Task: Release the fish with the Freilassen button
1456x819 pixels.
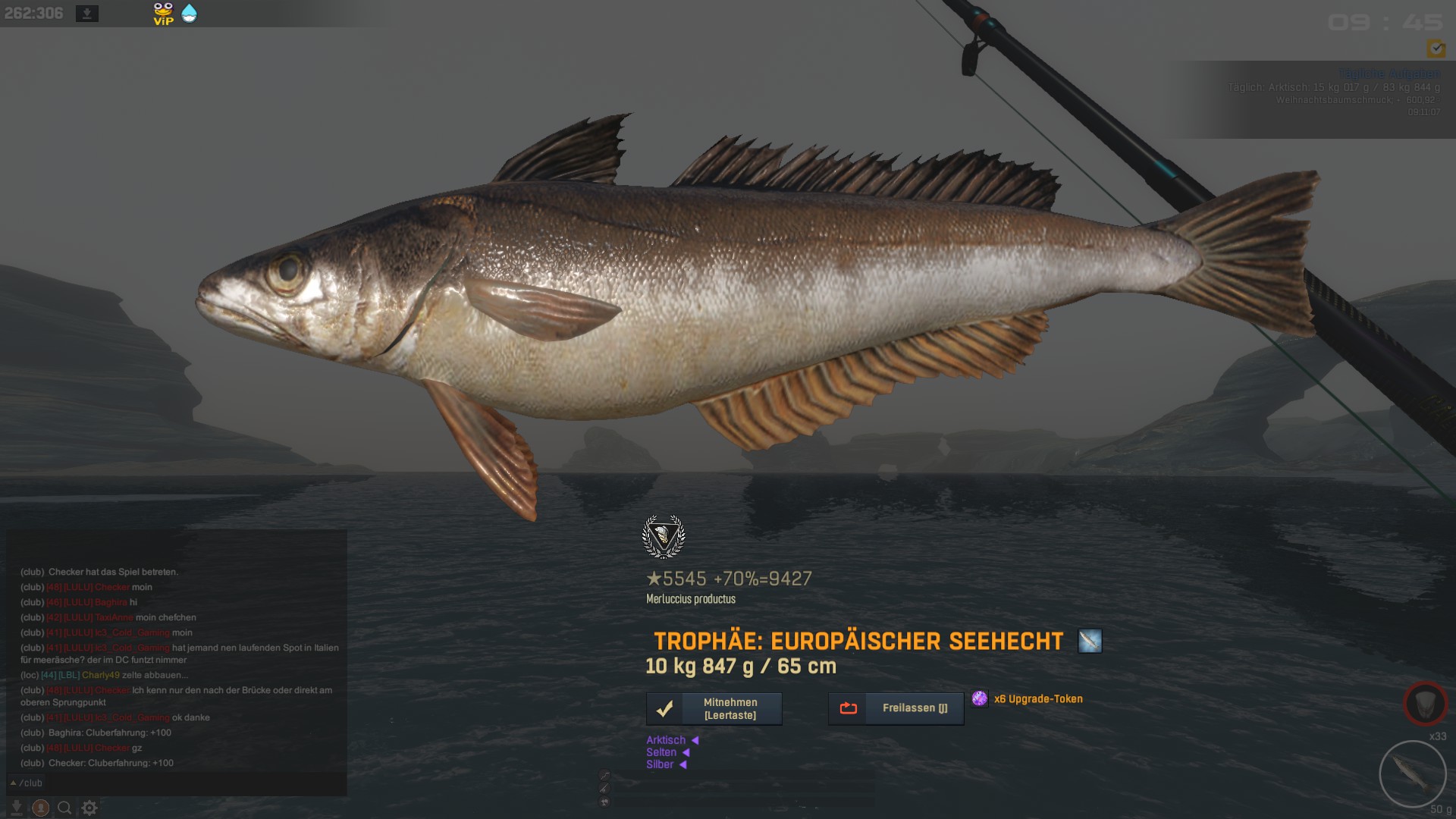Action: coord(896,708)
